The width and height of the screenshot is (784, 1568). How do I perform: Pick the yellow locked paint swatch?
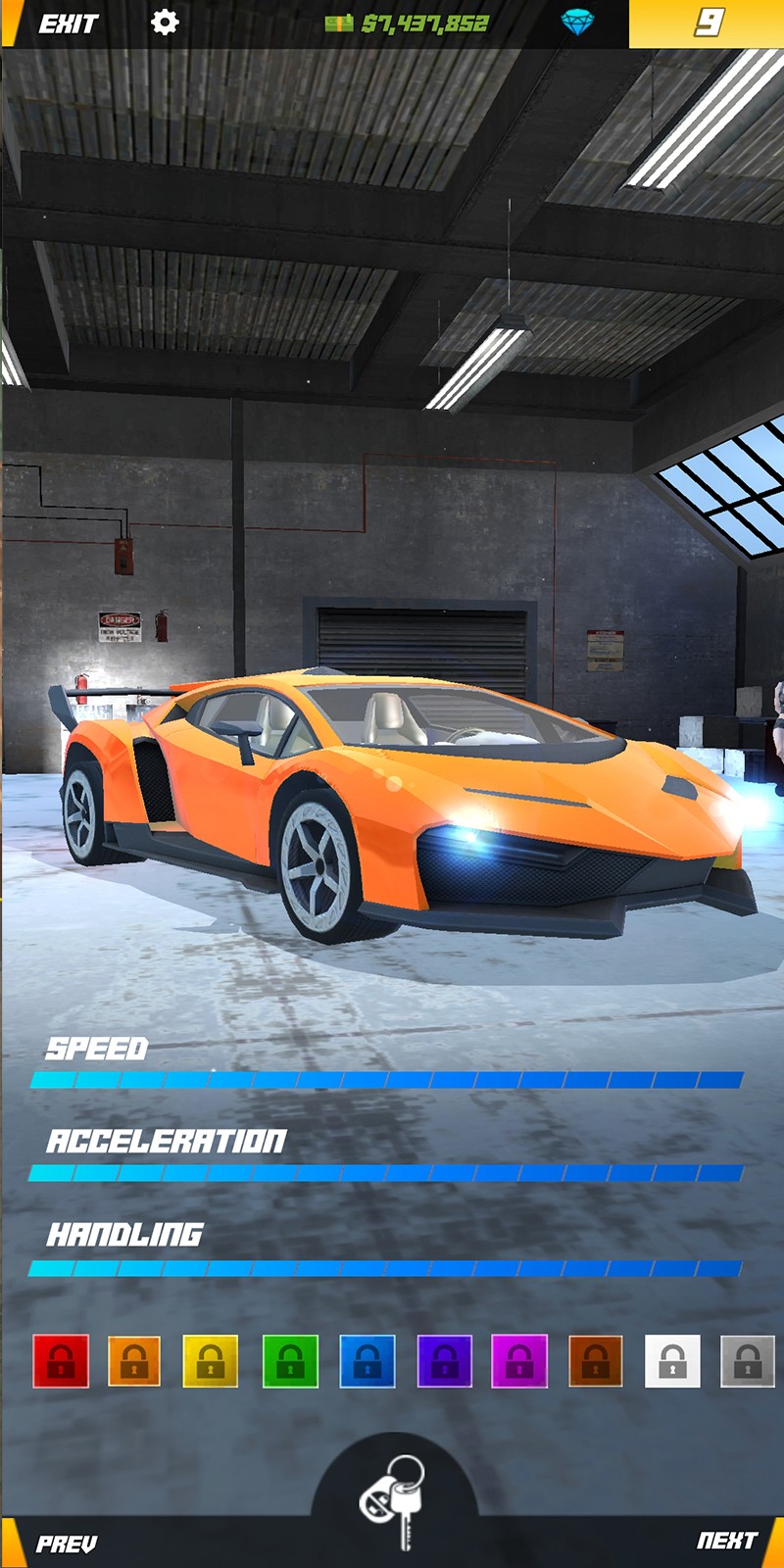coord(211,1361)
